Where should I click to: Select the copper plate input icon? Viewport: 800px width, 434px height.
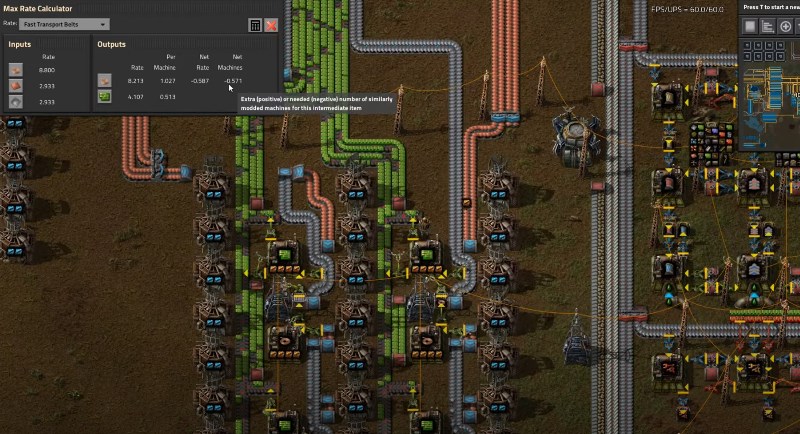point(16,86)
